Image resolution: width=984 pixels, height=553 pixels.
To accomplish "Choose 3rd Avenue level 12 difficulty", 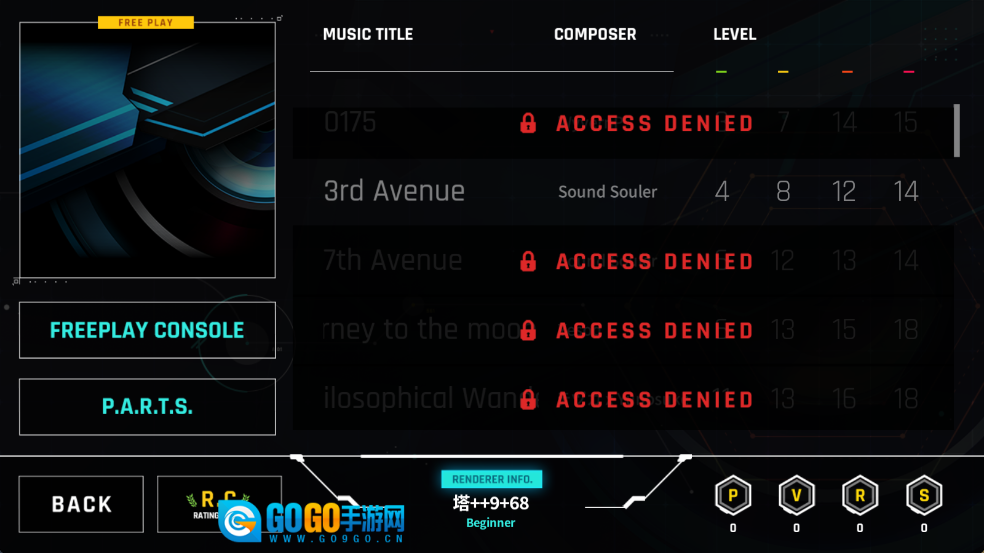I will coord(844,191).
